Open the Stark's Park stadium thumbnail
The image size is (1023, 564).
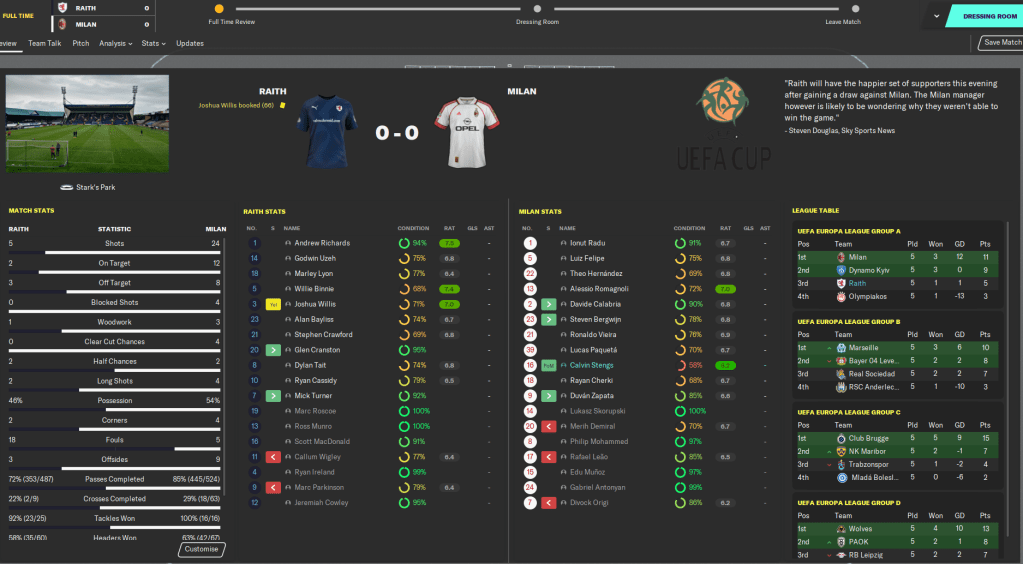pos(87,123)
